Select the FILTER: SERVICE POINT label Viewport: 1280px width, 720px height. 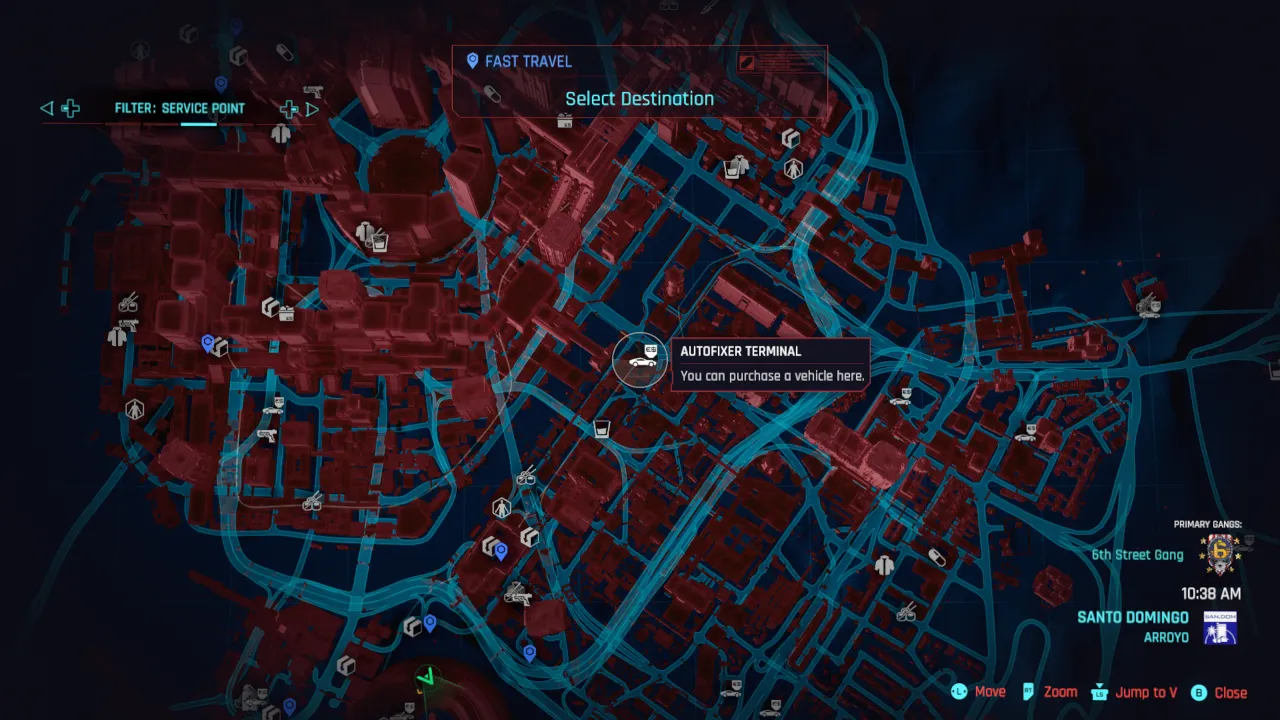(x=182, y=108)
